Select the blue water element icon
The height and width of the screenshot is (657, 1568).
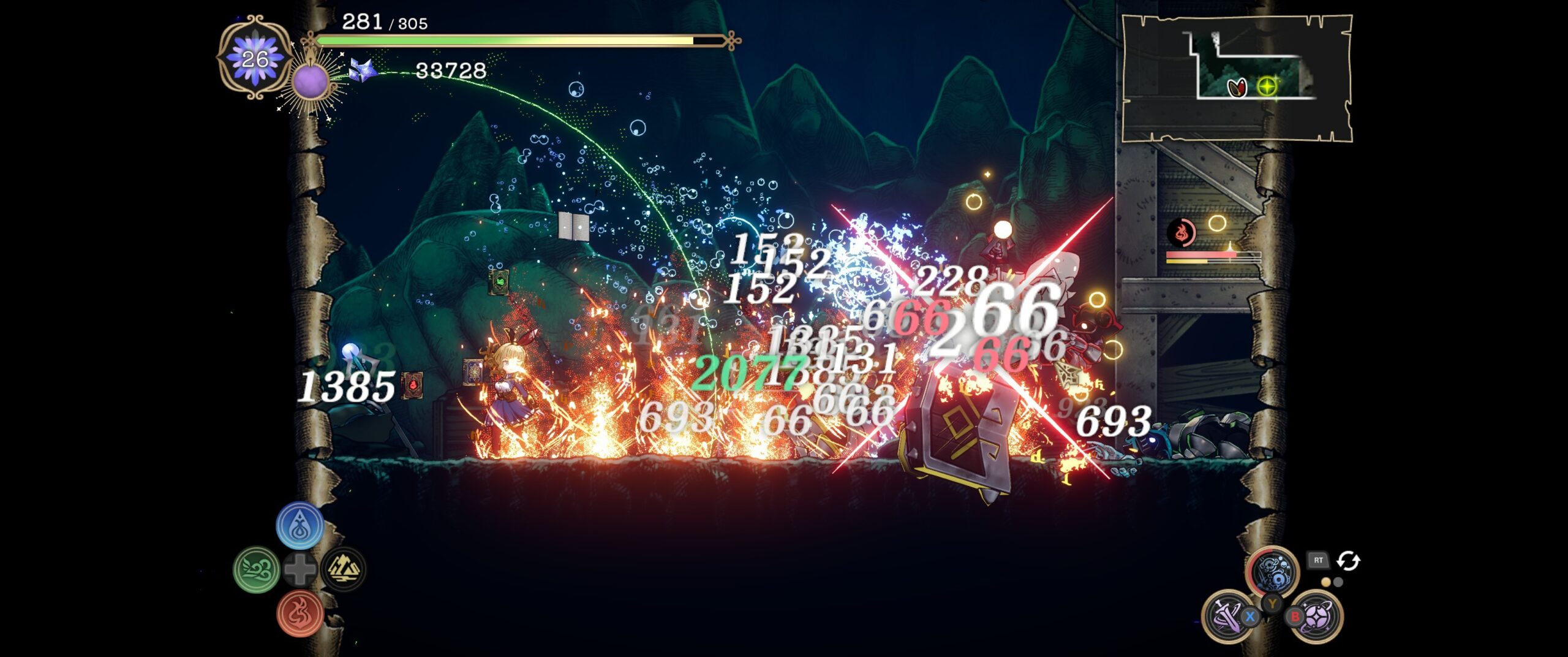300,525
